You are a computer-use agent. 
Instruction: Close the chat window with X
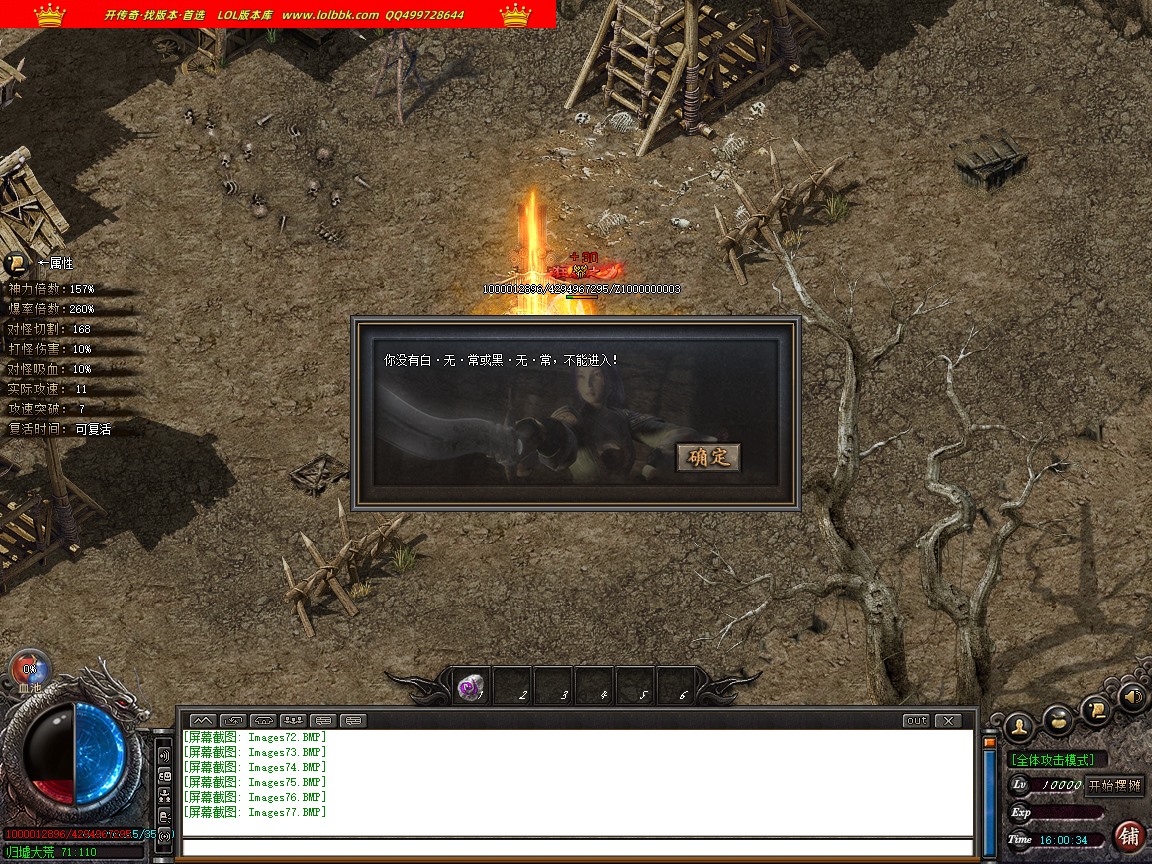[947, 720]
